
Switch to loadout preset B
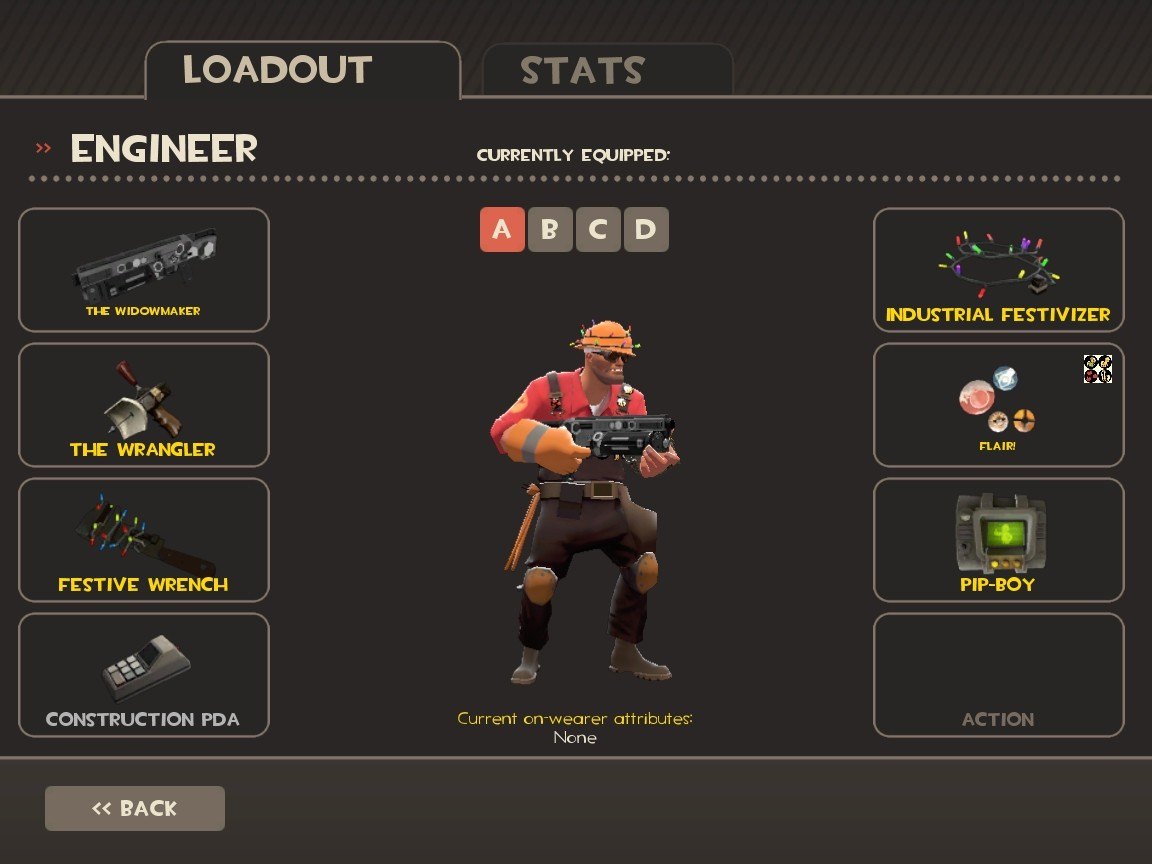tap(550, 230)
